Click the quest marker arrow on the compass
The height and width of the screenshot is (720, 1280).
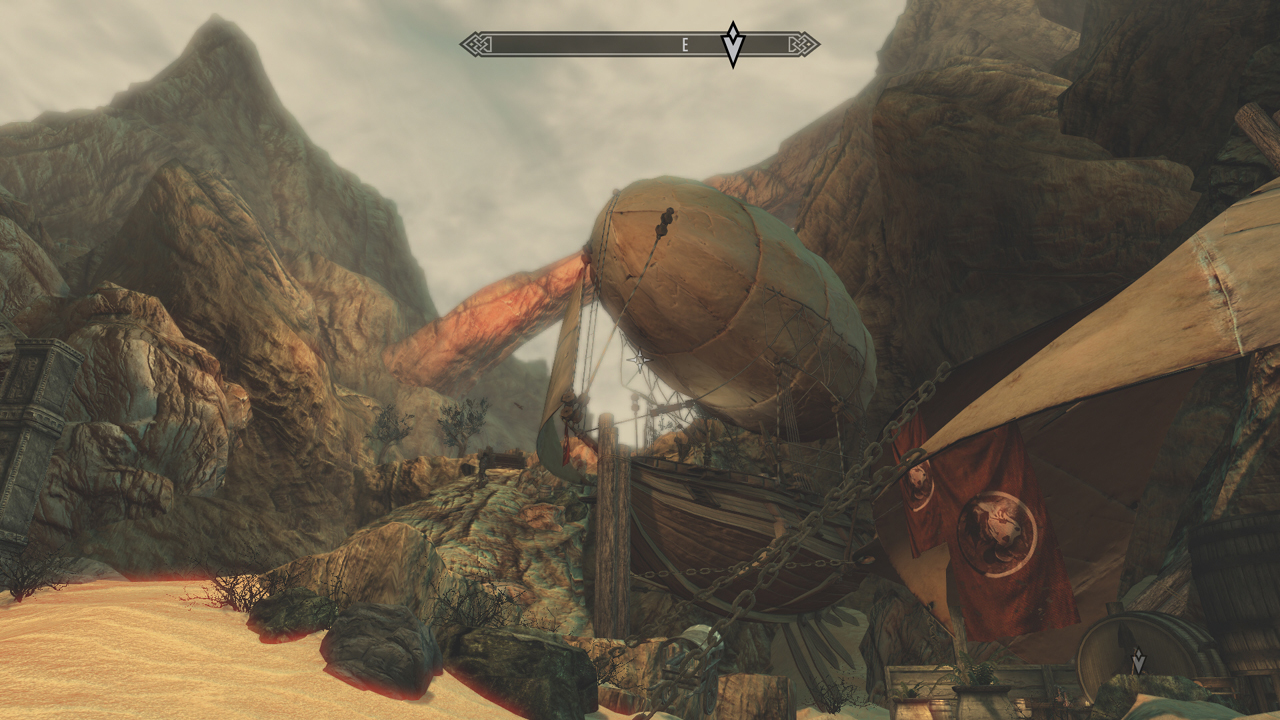coord(733,44)
